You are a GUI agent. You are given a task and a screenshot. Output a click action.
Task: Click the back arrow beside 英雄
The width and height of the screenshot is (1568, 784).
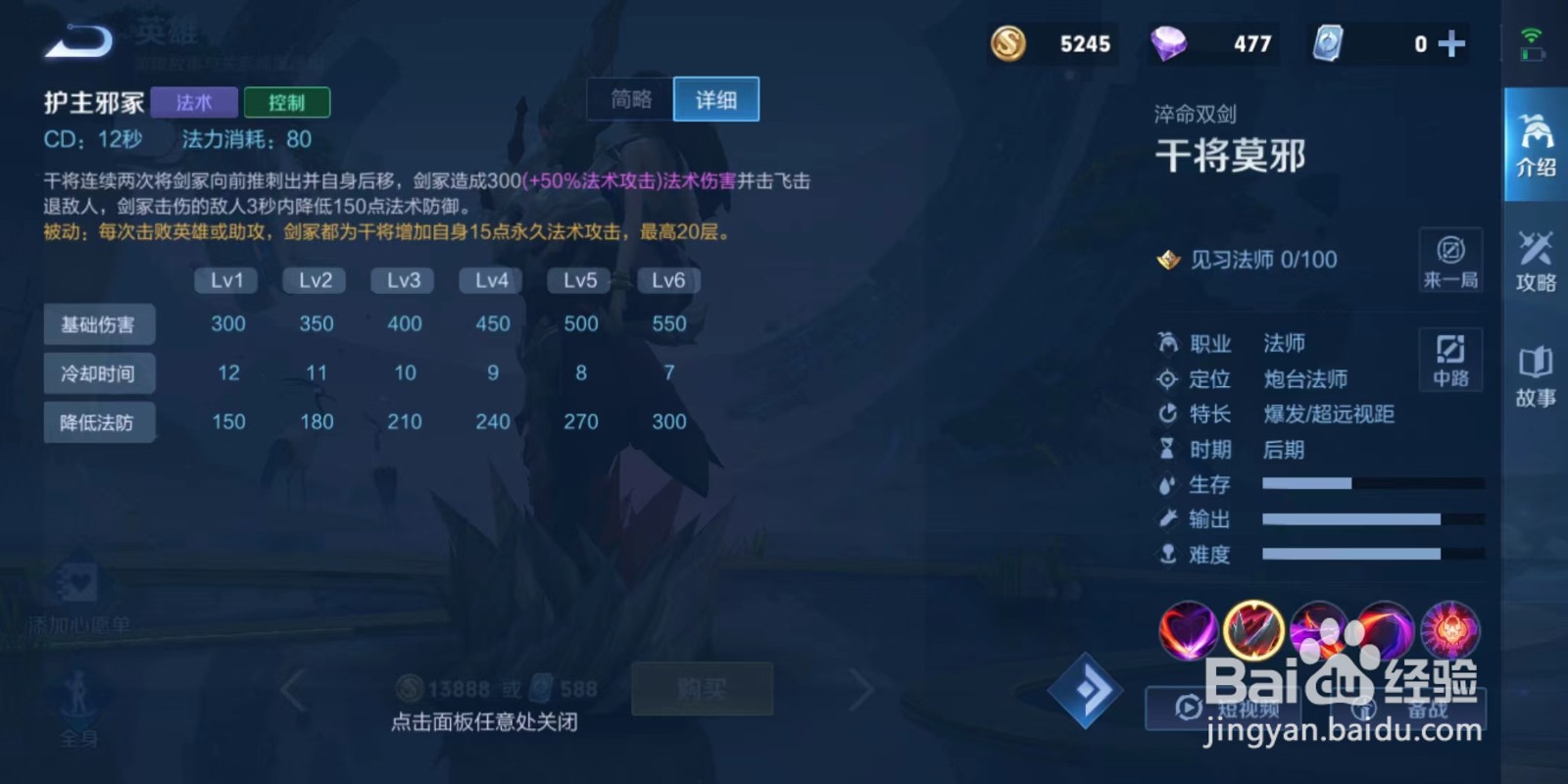[76, 41]
